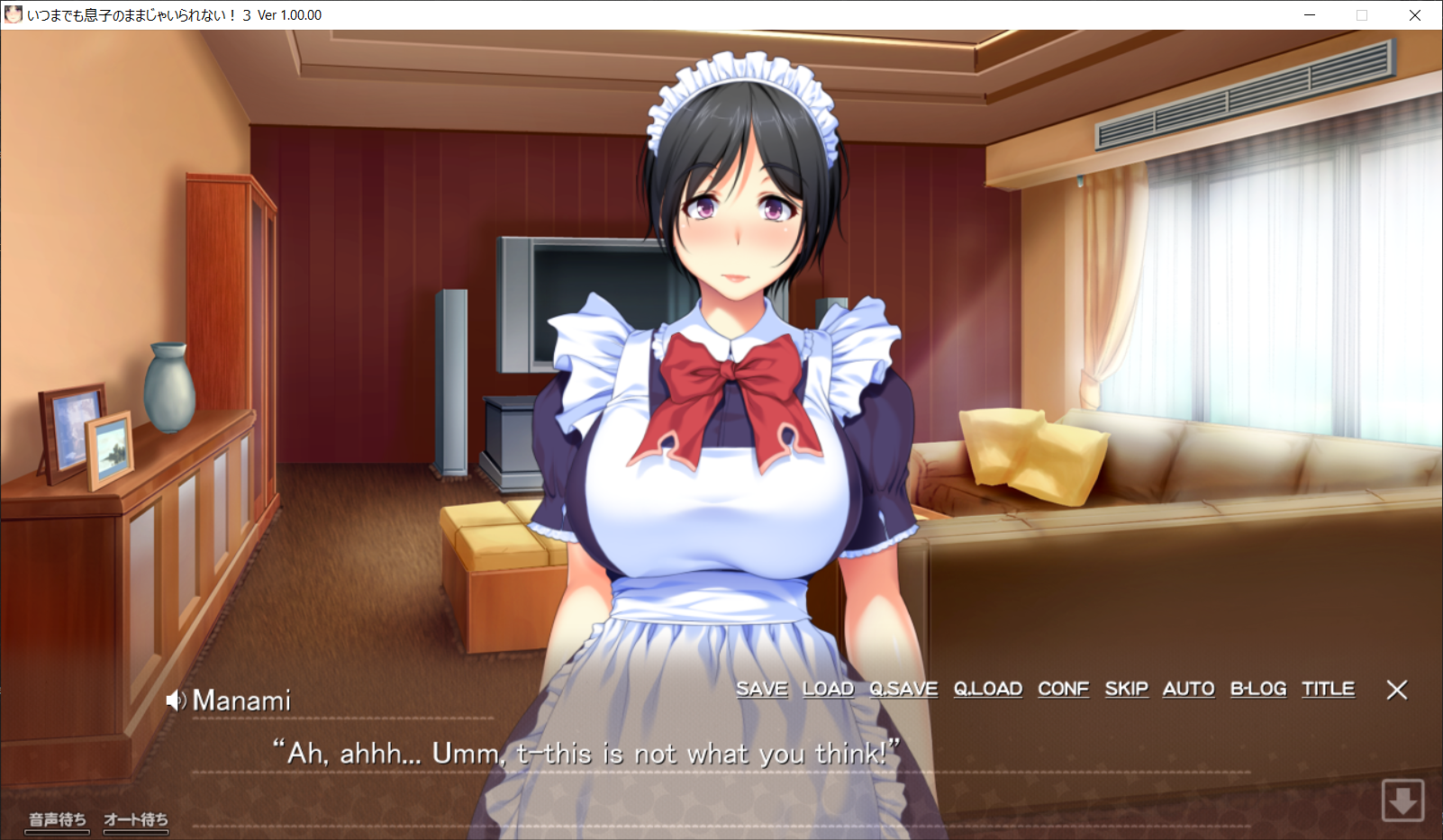Open the LOAD menu
The image size is (1443, 840).
pyautogui.click(x=828, y=689)
